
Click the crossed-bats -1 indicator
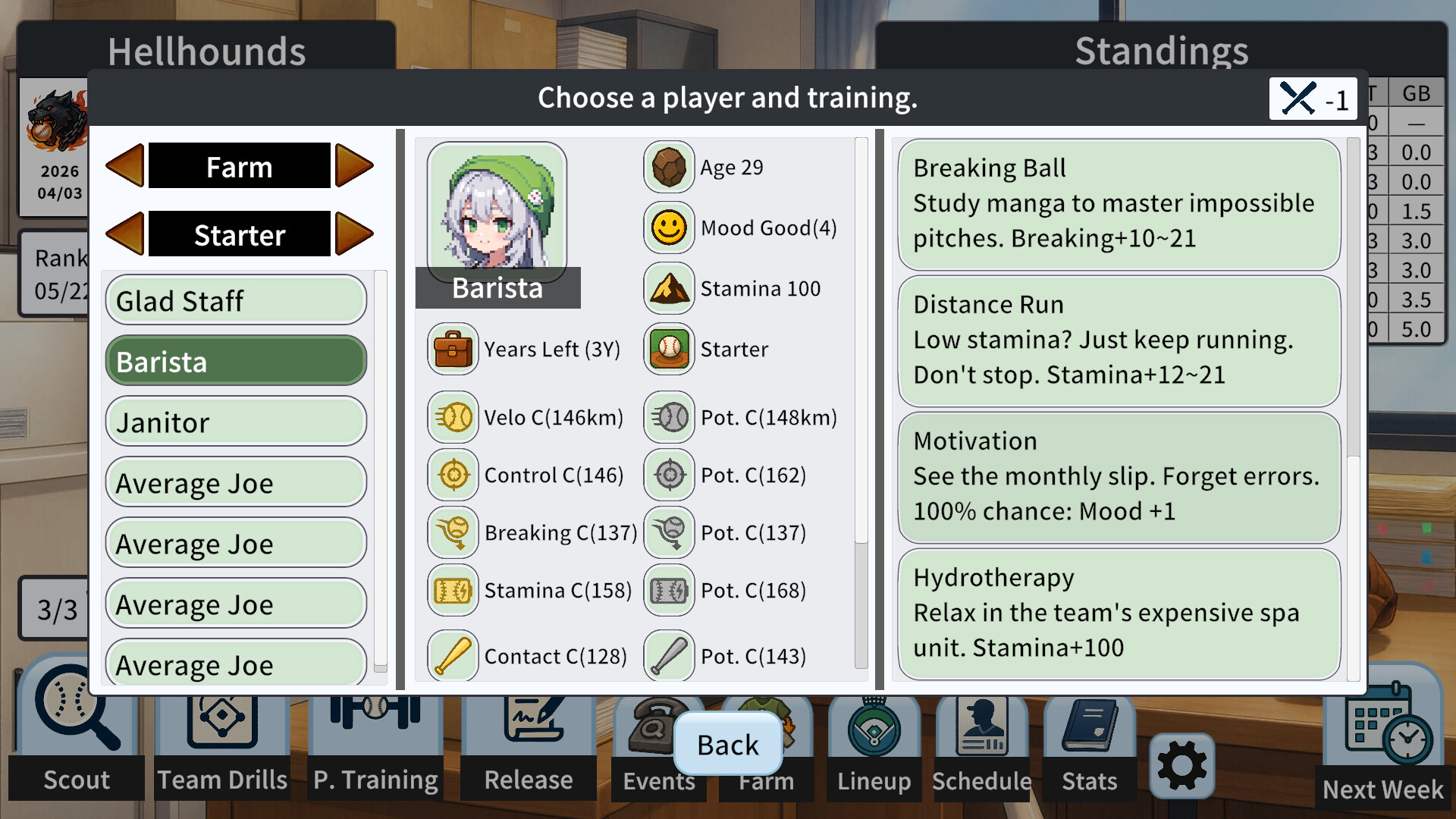pos(1313,99)
